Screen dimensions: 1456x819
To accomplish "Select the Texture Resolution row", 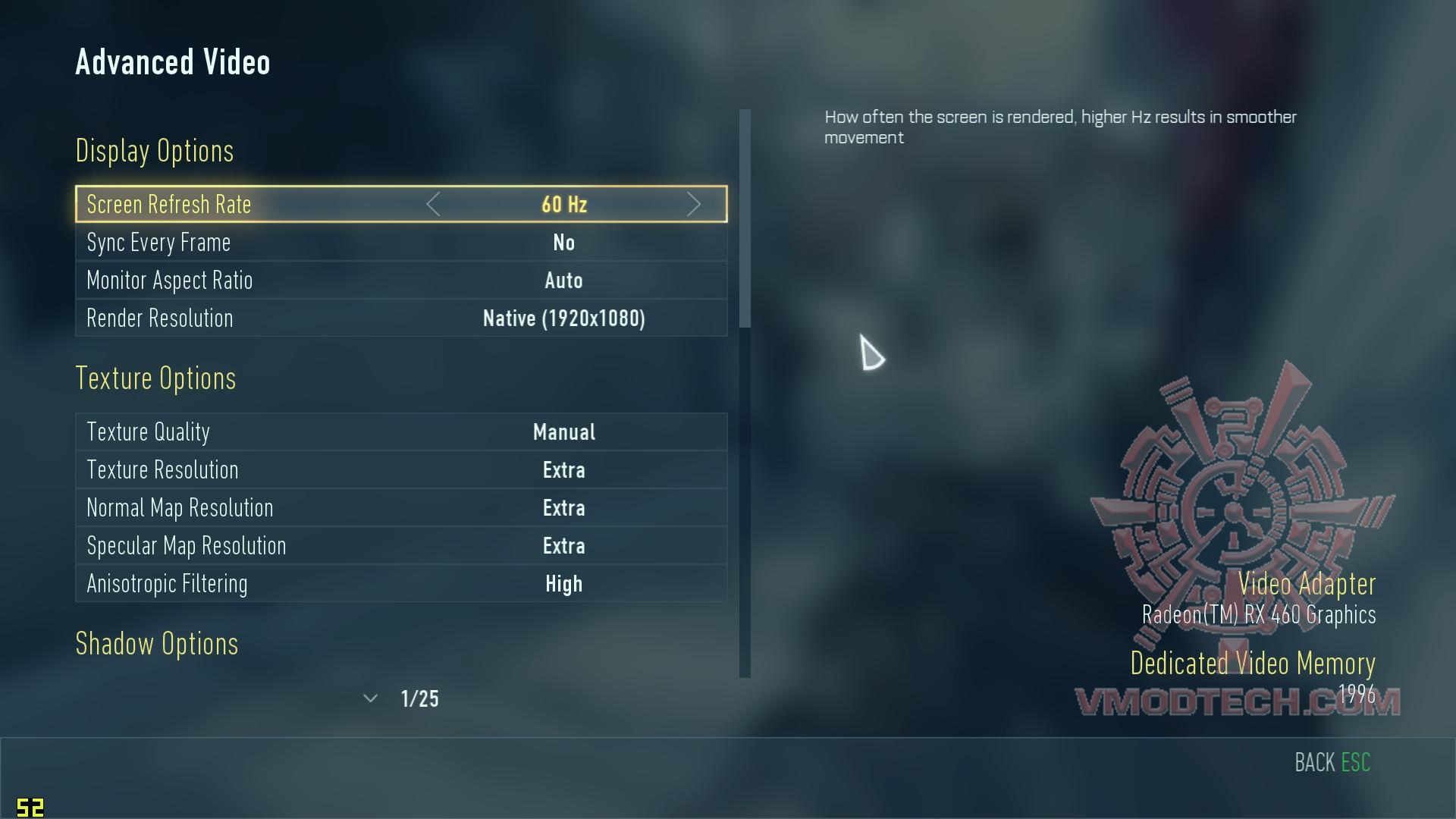I will pyautogui.click(x=400, y=470).
